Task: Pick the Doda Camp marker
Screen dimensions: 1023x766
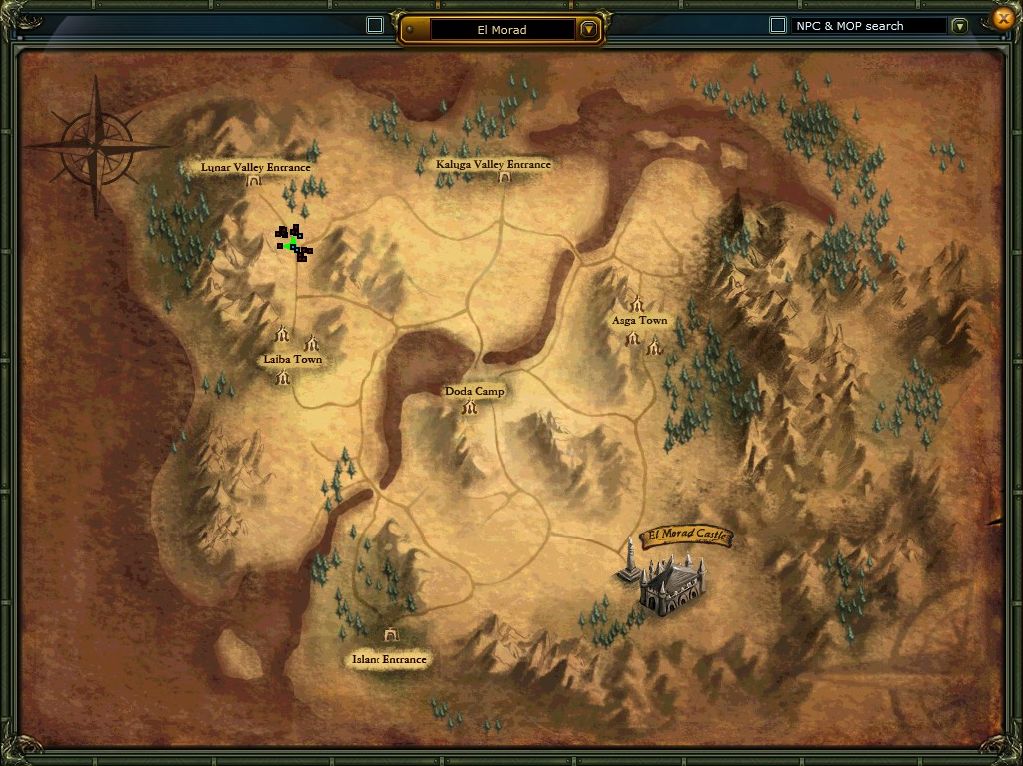Action: (474, 392)
